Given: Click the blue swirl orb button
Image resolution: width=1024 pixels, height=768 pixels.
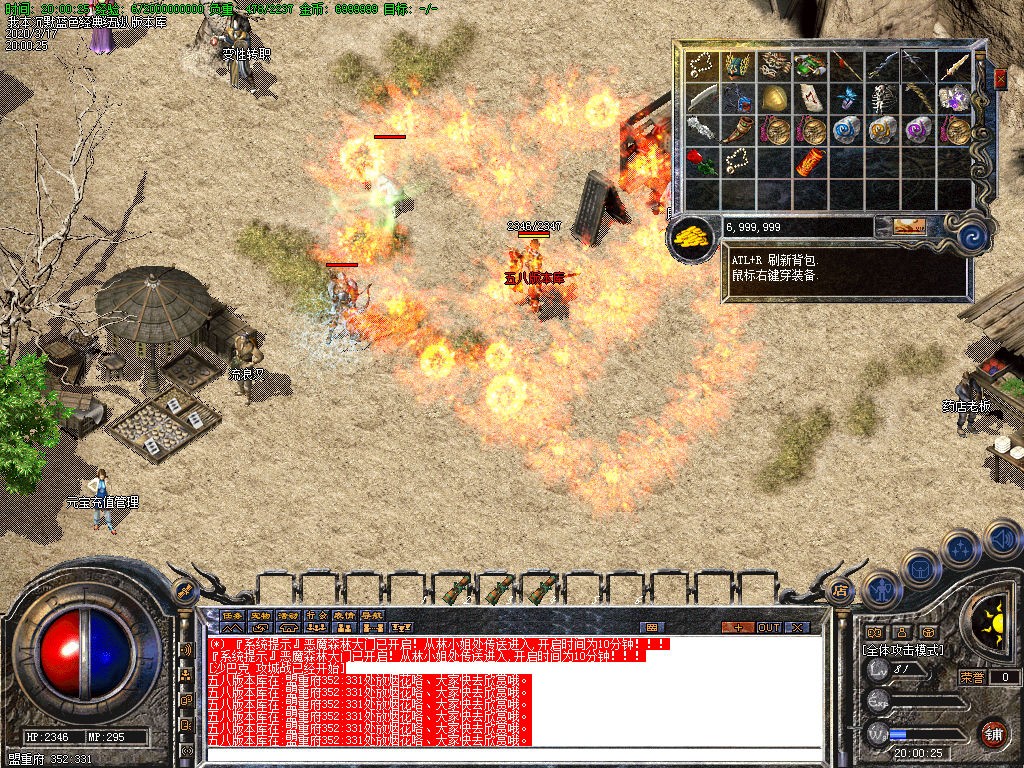Looking at the screenshot, I should (971, 237).
